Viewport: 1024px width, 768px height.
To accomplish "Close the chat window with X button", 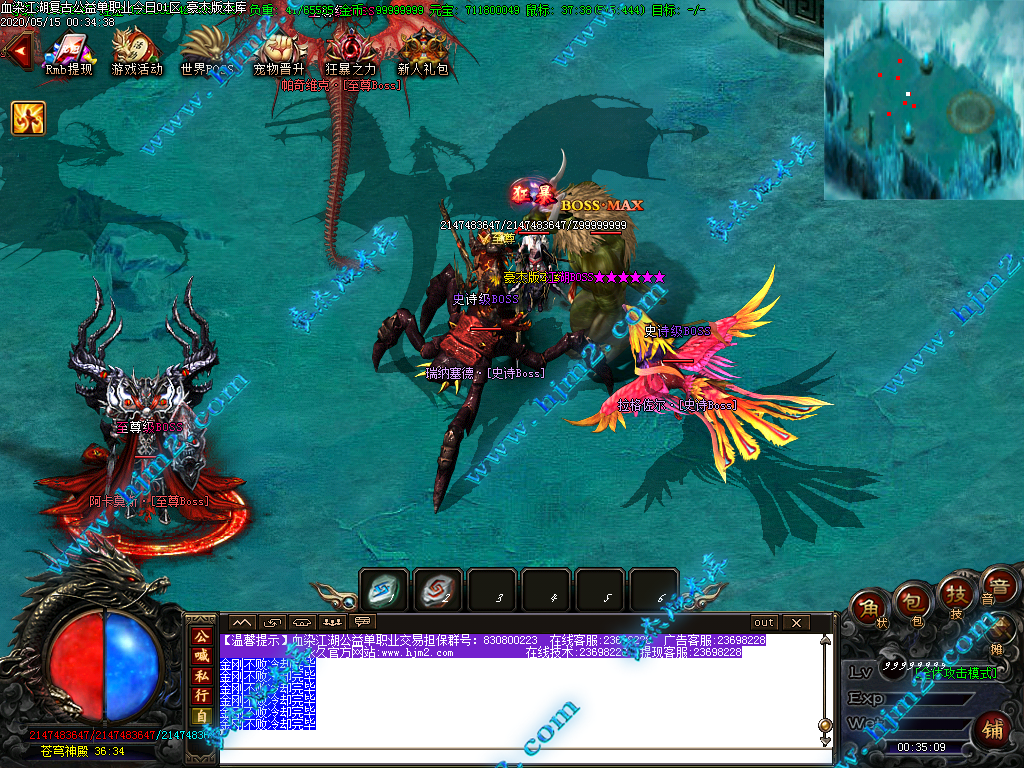I will pos(796,623).
